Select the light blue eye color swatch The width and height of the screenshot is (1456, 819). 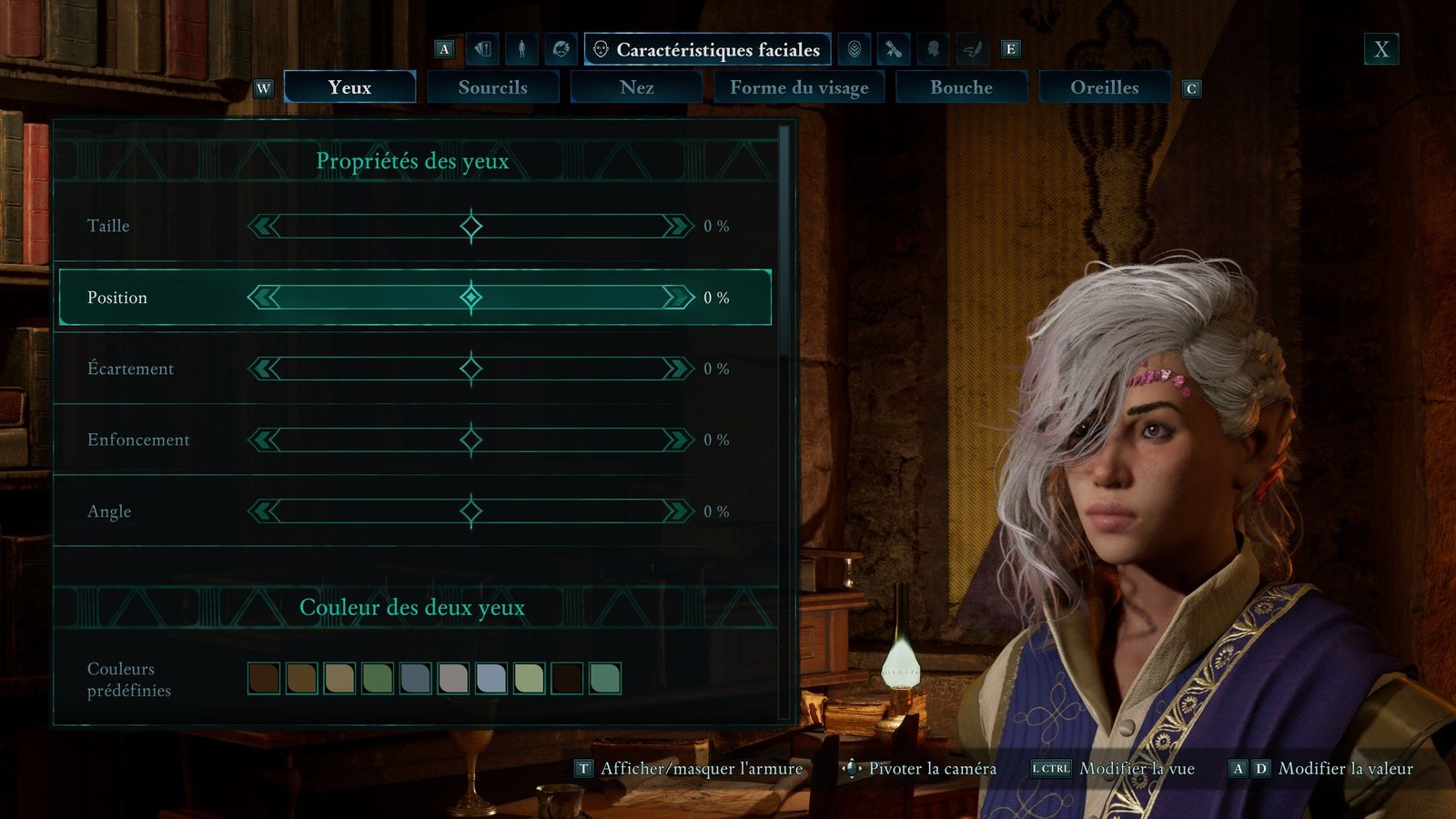click(x=491, y=678)
